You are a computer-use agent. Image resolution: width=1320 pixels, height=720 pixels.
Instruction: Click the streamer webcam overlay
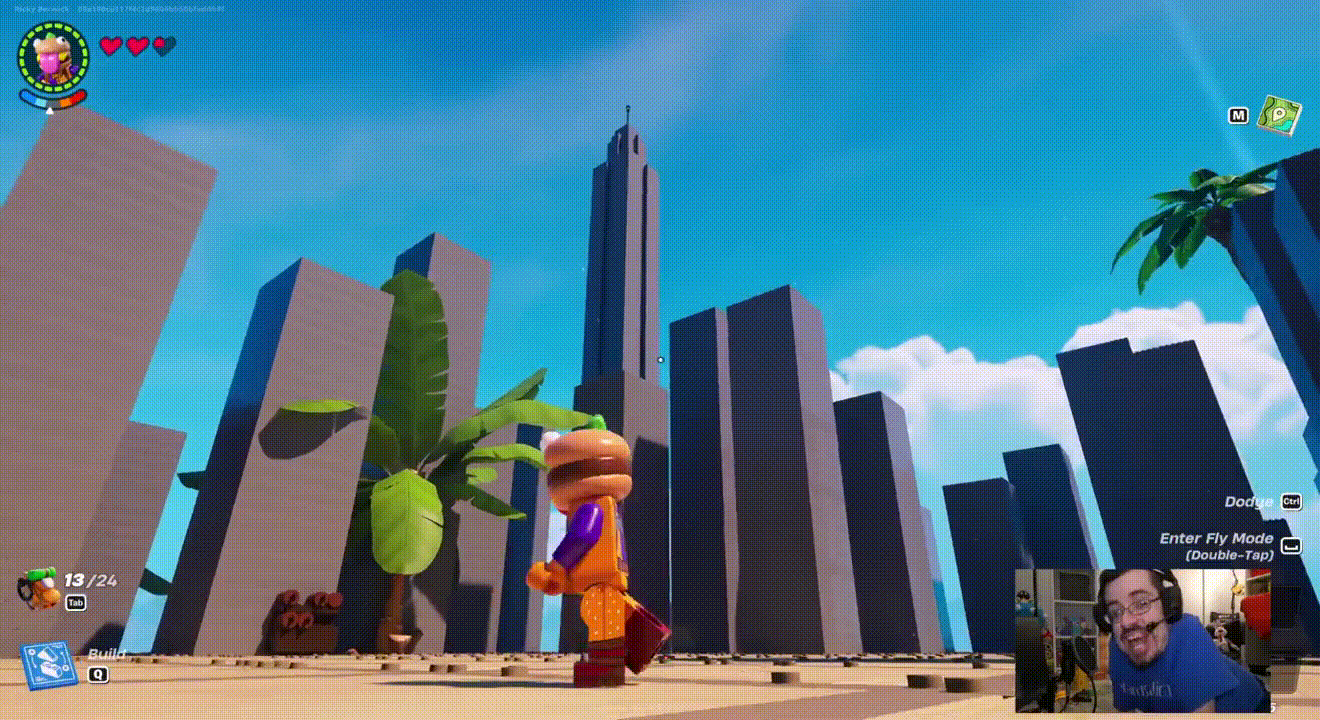[x=1143, y=640]
